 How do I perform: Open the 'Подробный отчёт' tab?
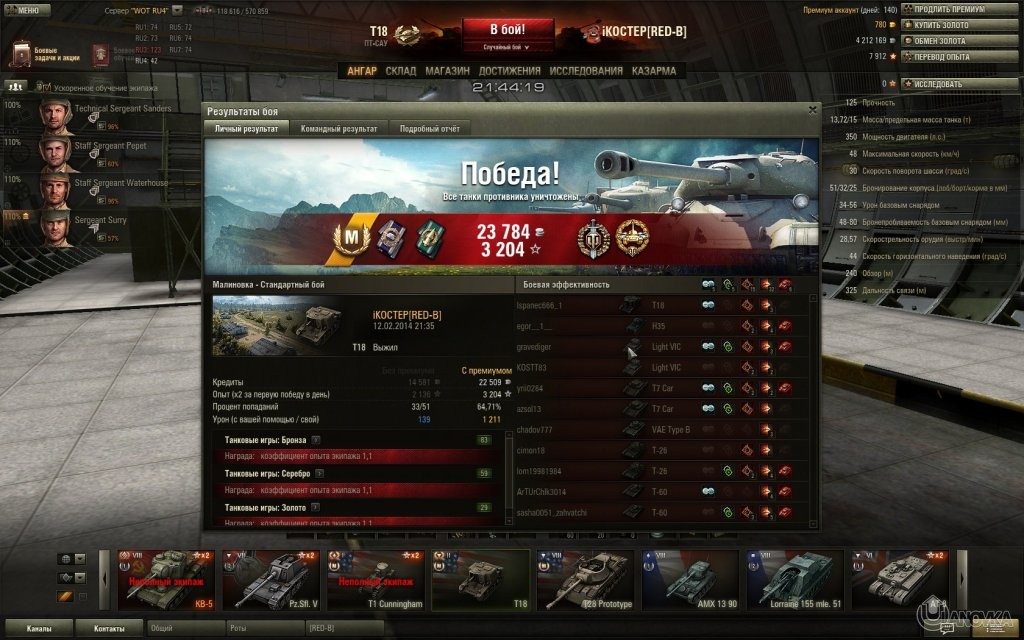429,128
